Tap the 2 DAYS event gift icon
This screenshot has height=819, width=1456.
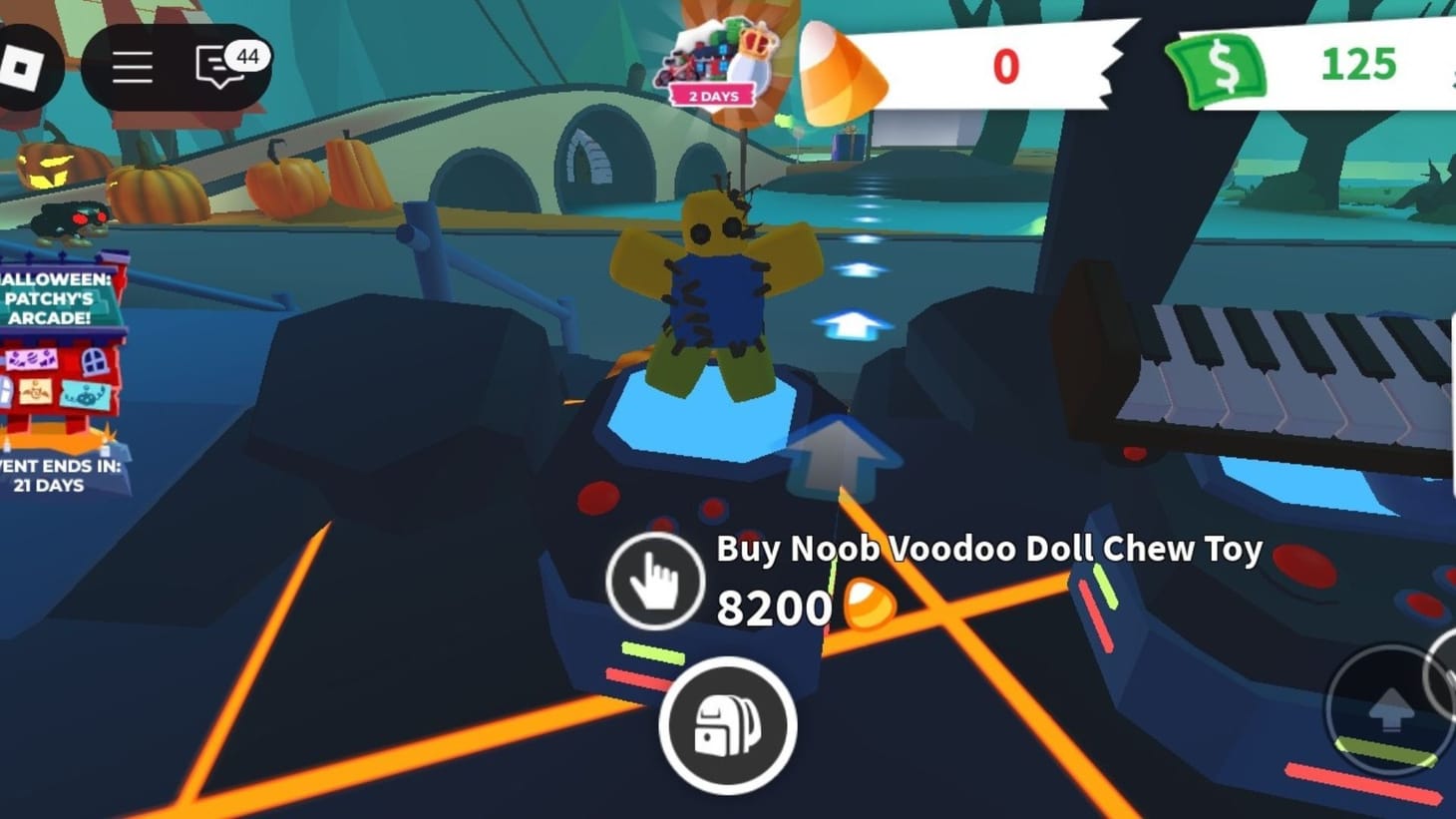[722, 55]
